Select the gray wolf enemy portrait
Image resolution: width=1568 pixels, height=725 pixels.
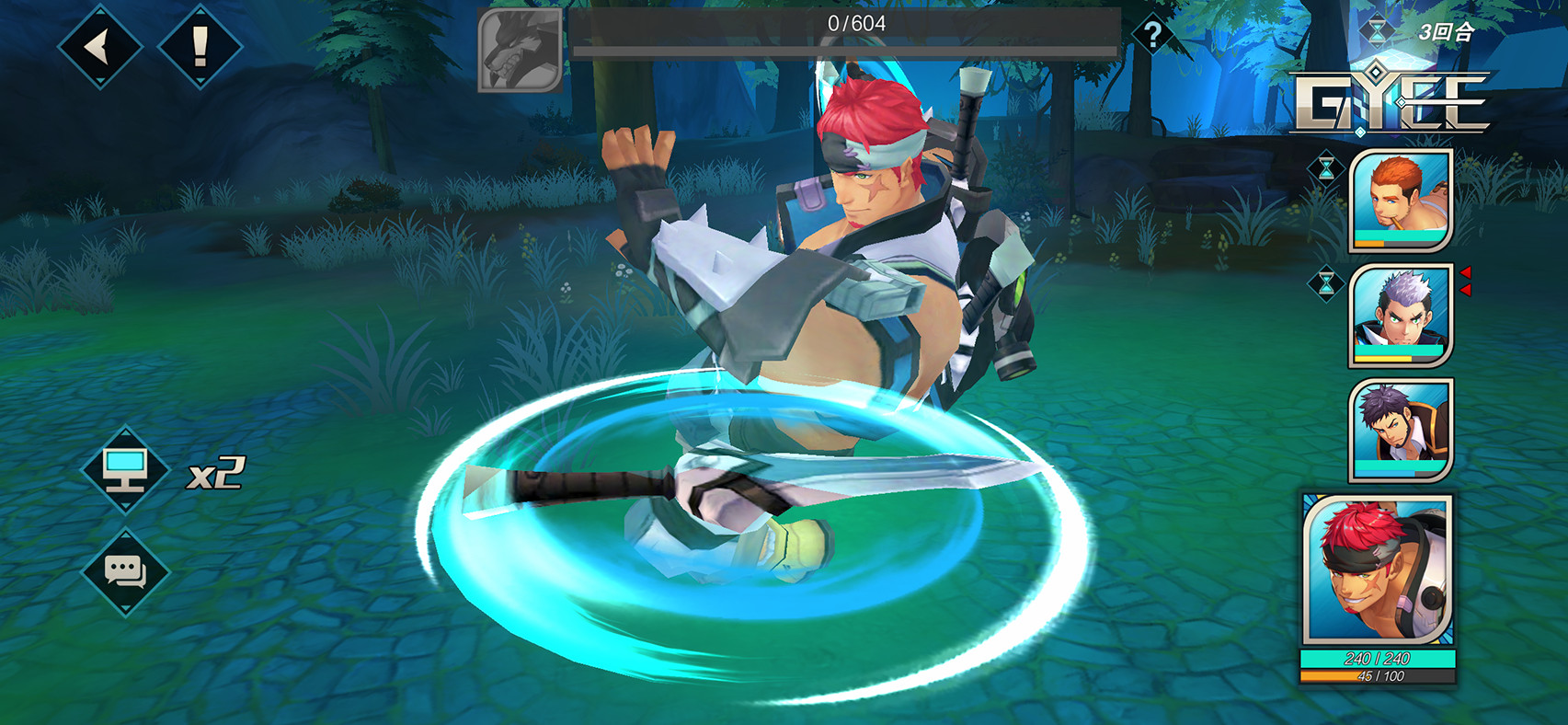(520, 51)
